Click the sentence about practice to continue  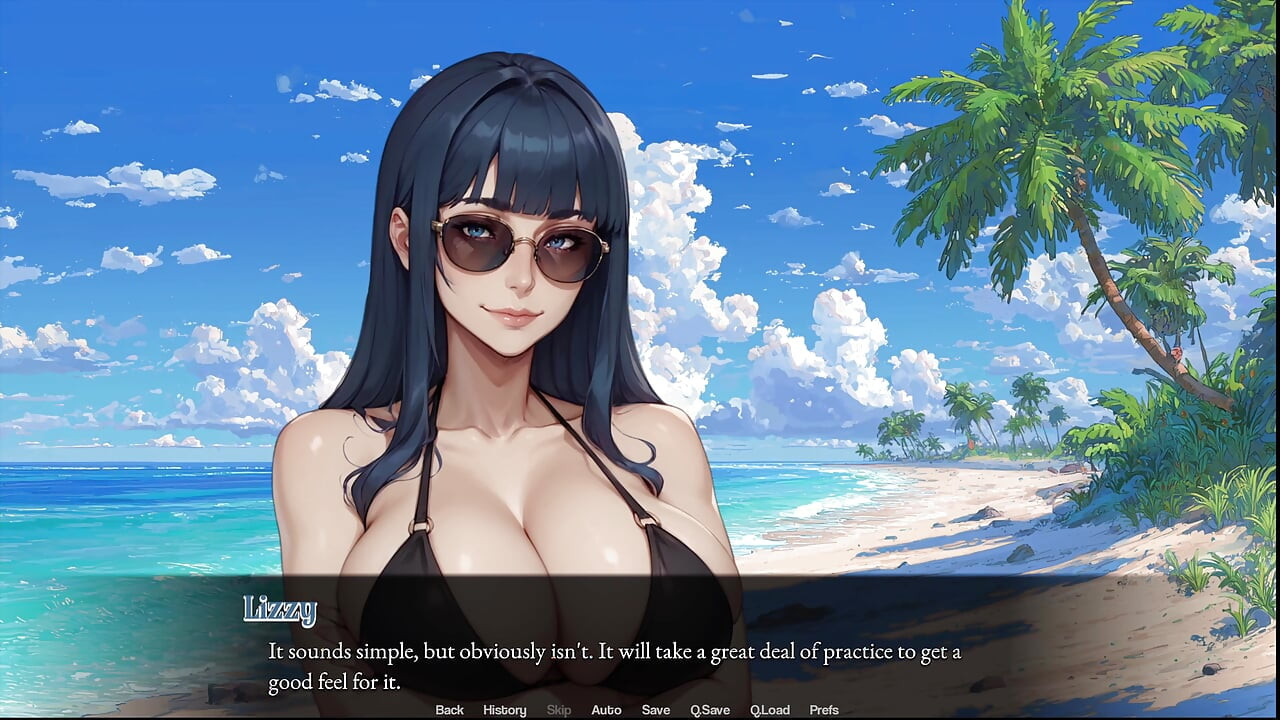(614, 650)
